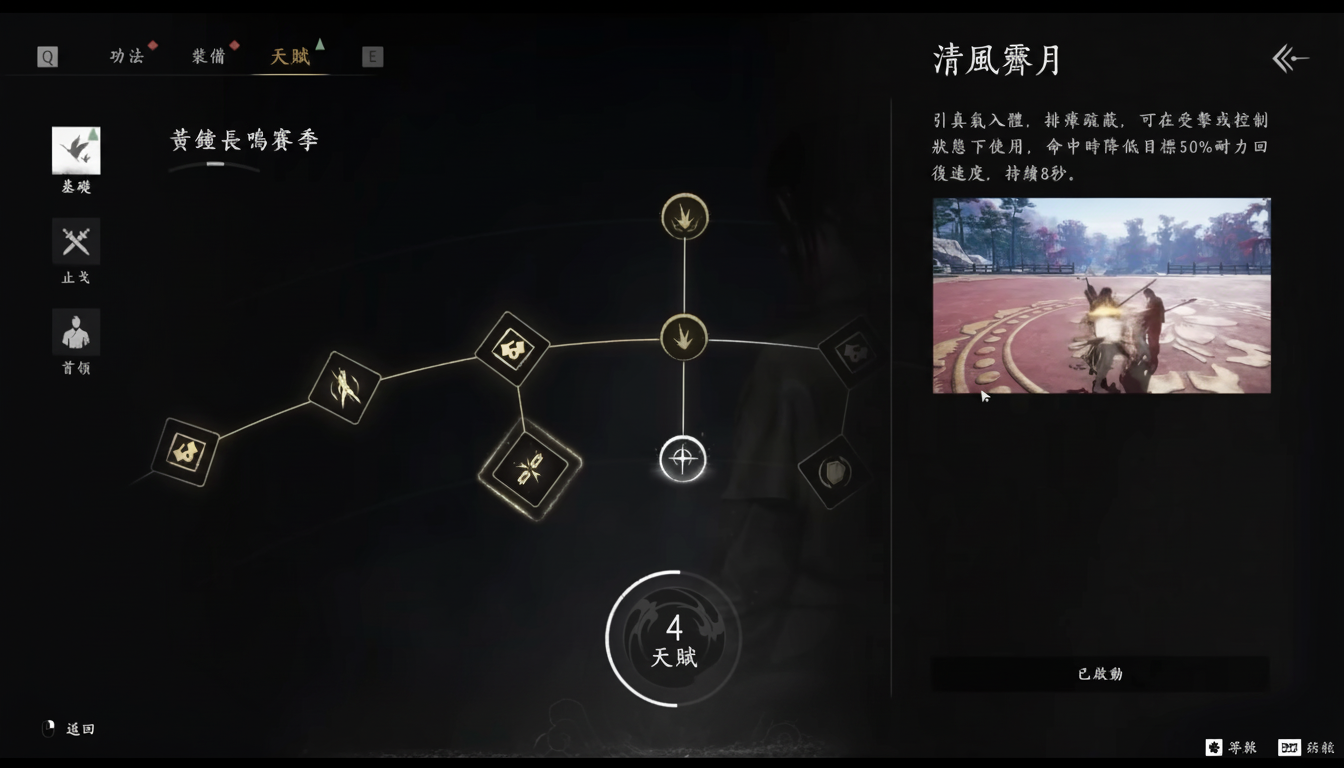The height and width of the screenshot is (768, 1344).
Task: Expand the 黄鐘長鳴賽季 season header
Action: (243, 140)
